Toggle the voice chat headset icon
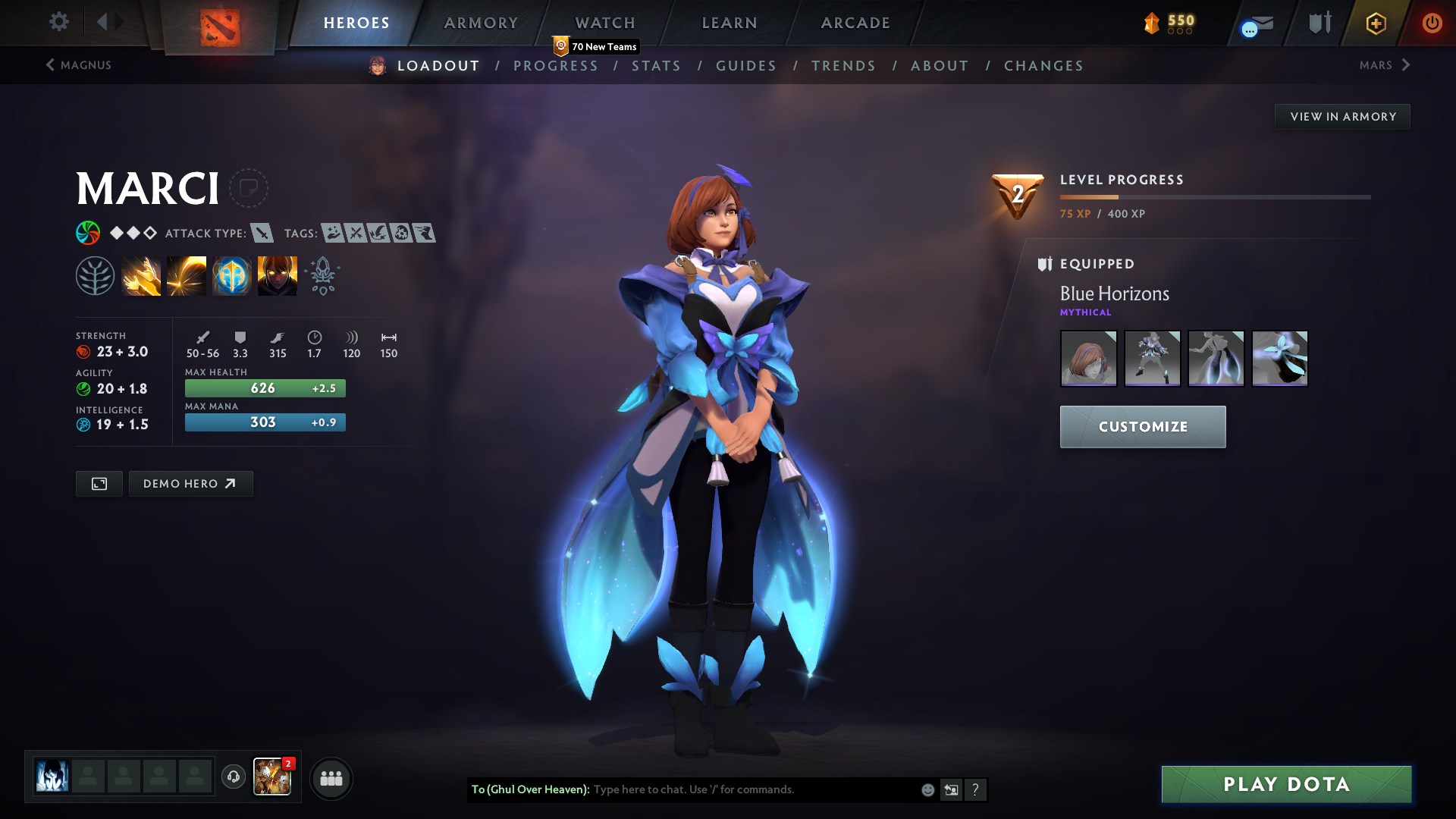1456x819 pixels. point(233,777)
